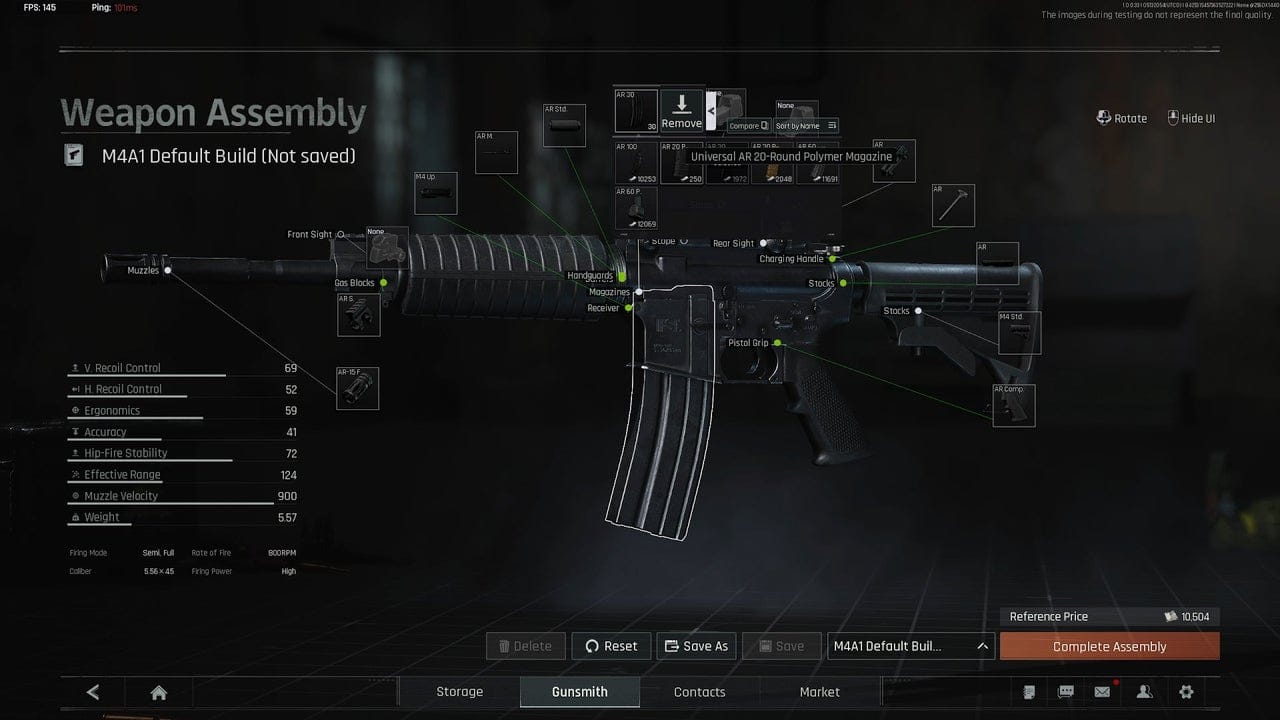Open the settings gear icon in bottom bar
Viewport: 1280px width, 720px height.
1186,691
